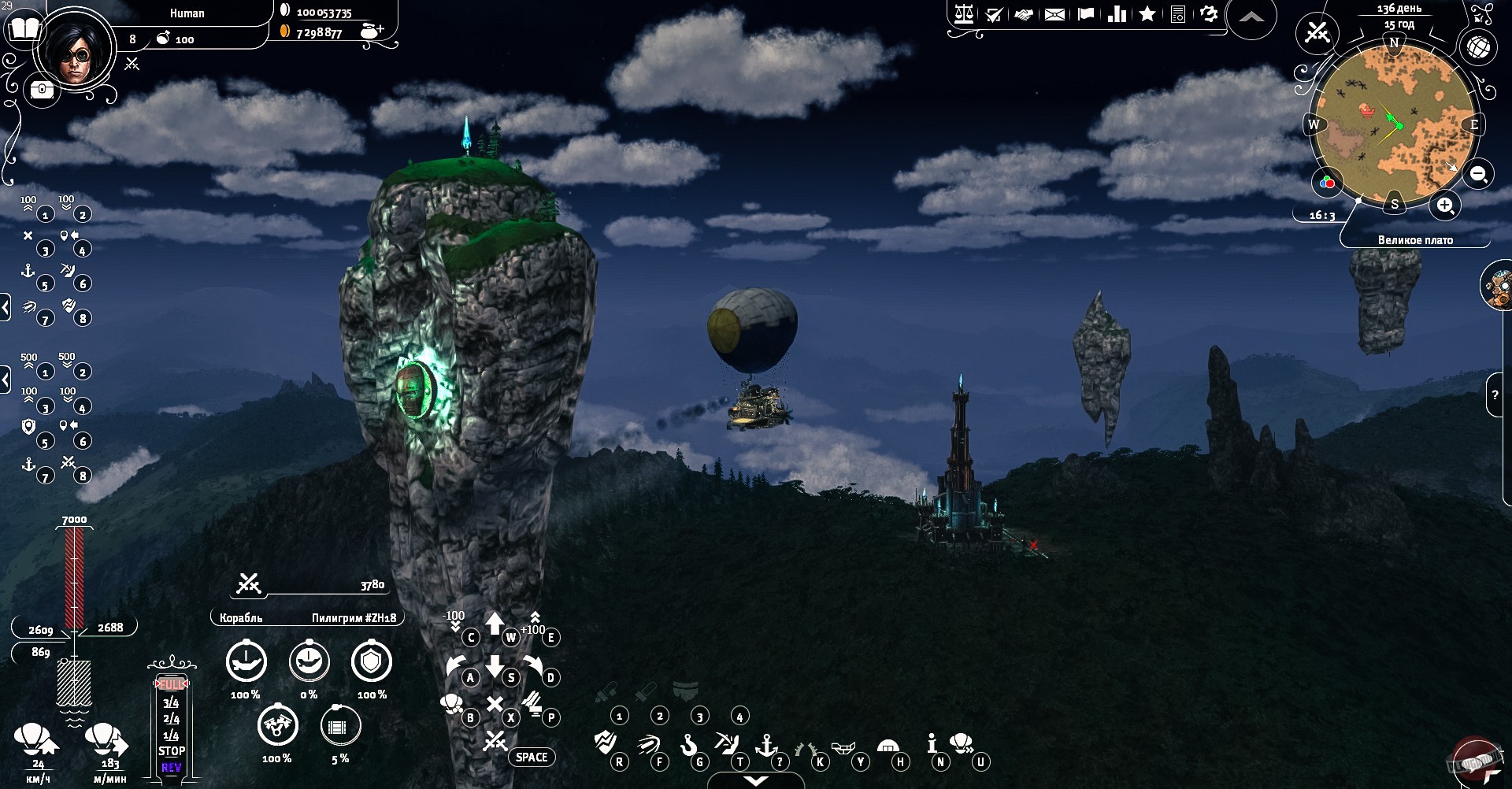Open the star achievements menu
This screenshot has width=1512, height=789.
click(1147, 14)
